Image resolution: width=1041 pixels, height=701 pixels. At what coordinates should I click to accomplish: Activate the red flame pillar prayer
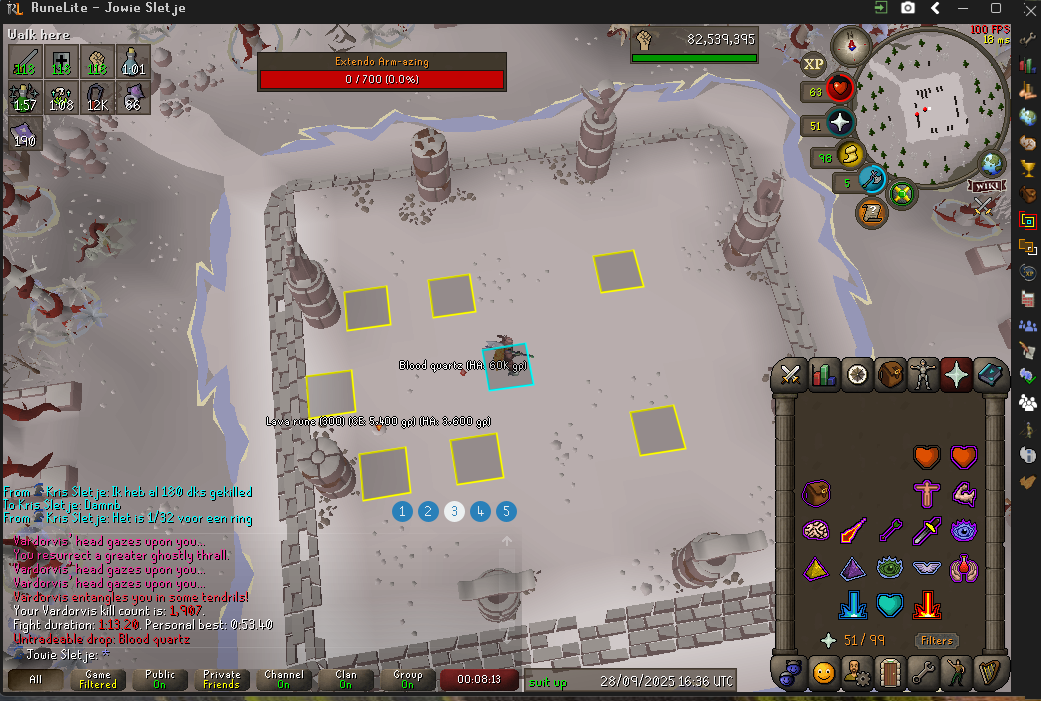[x=927, y=605]
